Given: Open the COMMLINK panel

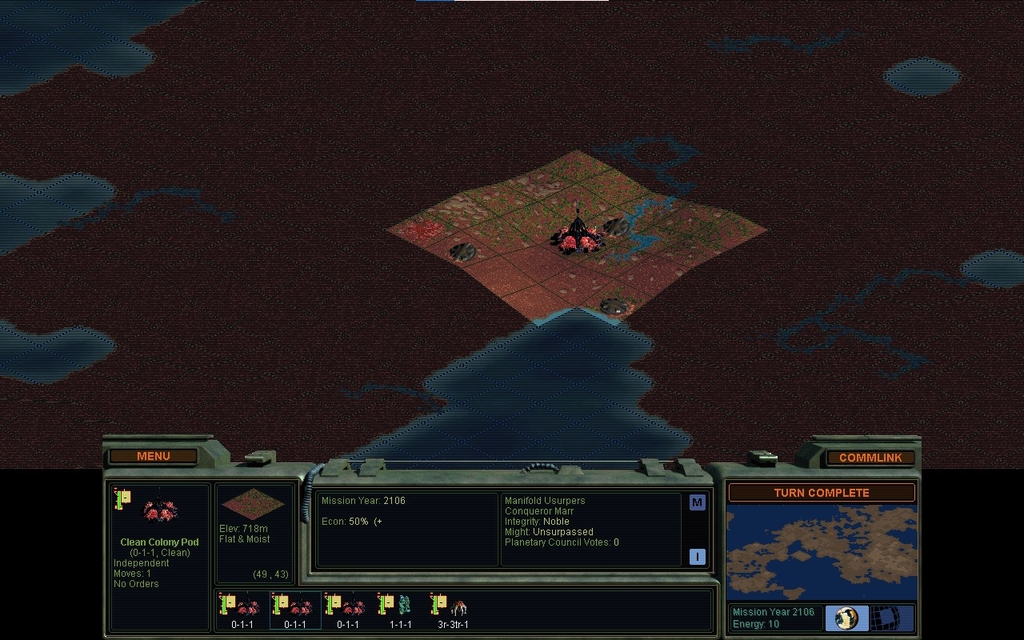Looking at the screenshot, I should click(x=870, y=457).
